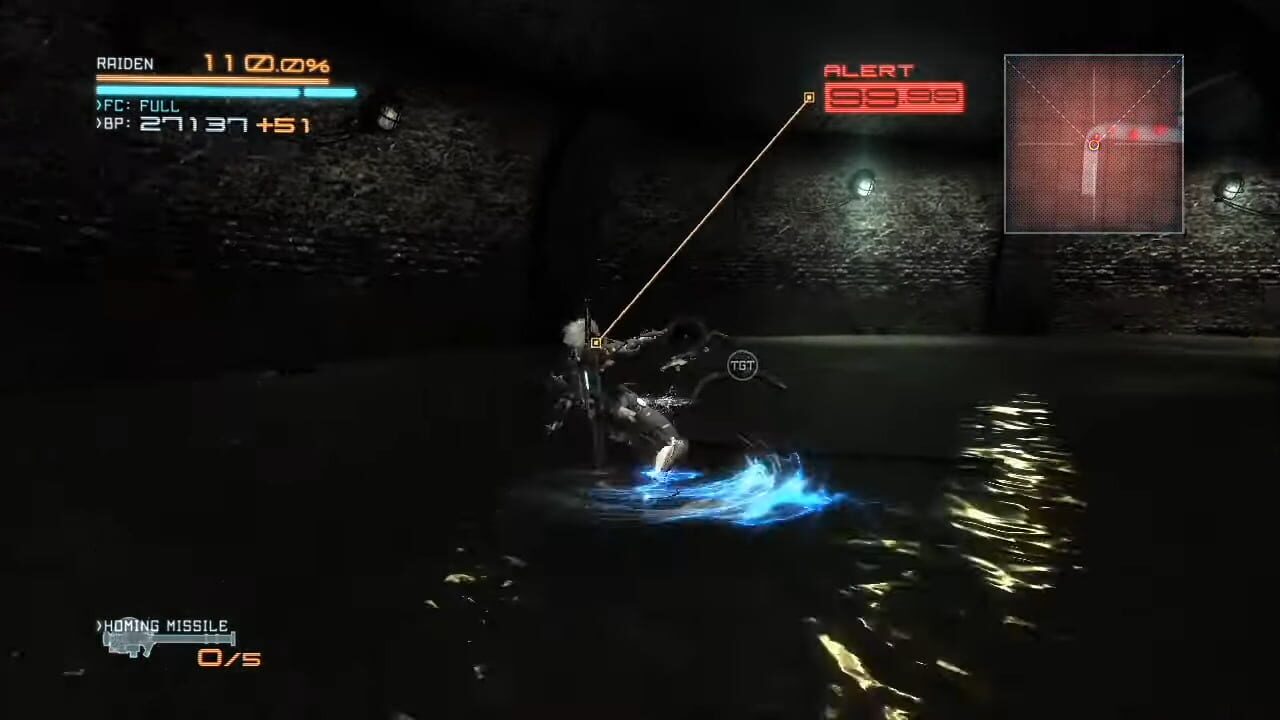Click the TGT target indicator near Raiden

click(744, 365)
